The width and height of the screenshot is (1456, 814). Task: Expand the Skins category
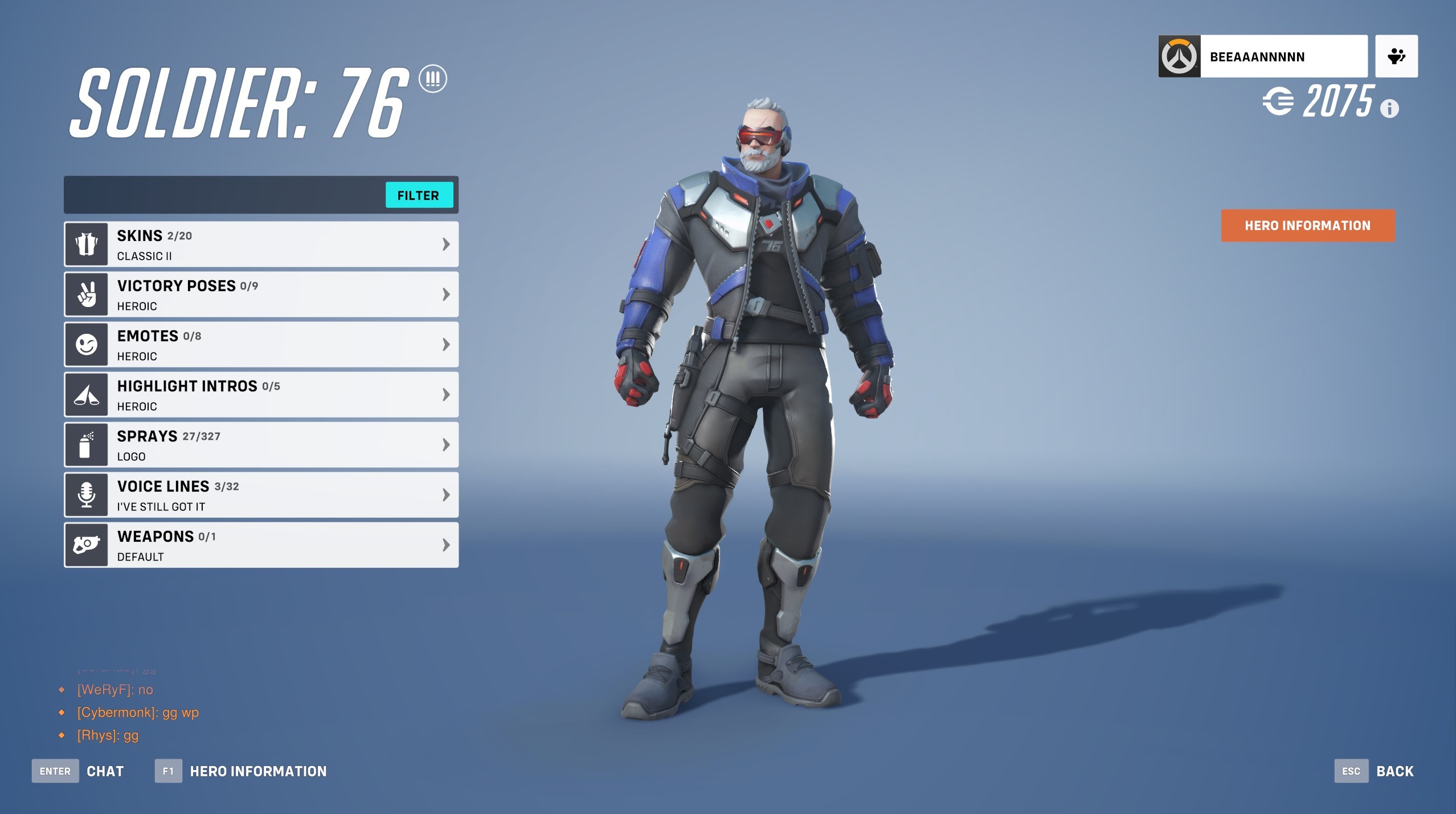(446, 243)
